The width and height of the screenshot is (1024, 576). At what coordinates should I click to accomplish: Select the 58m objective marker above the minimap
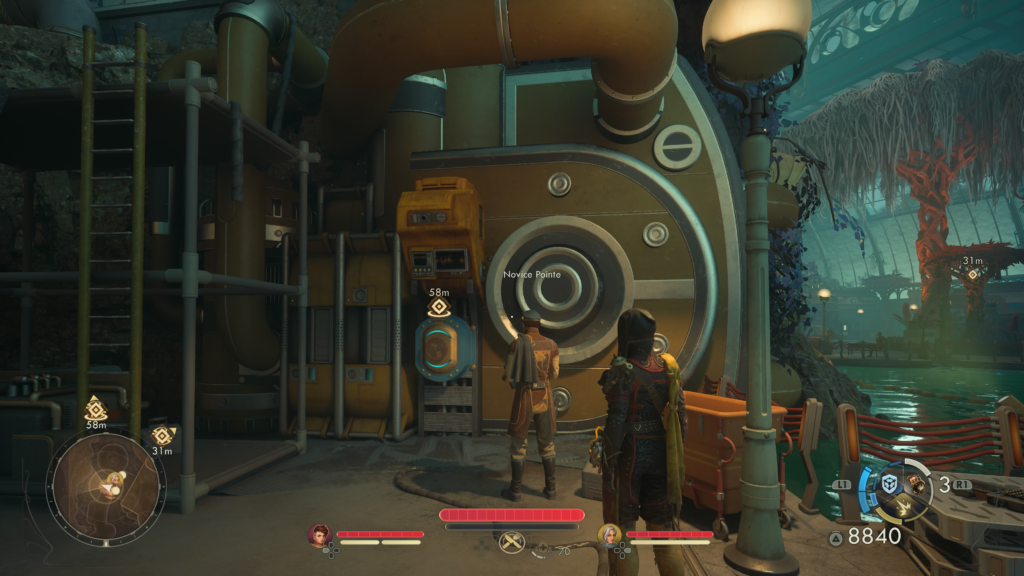[96, 408]
